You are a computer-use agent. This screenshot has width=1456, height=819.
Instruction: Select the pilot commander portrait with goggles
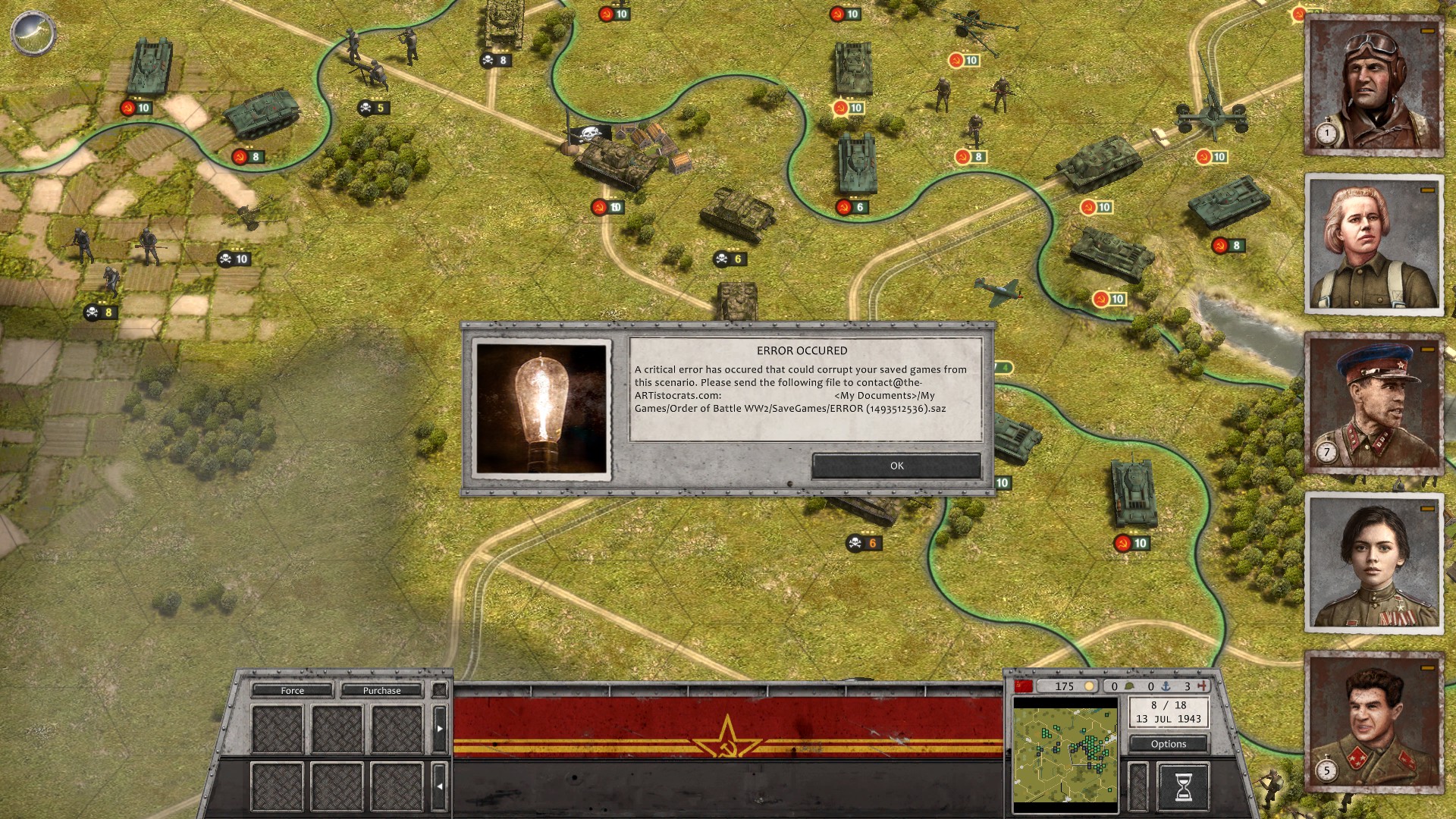[1373, 85]
